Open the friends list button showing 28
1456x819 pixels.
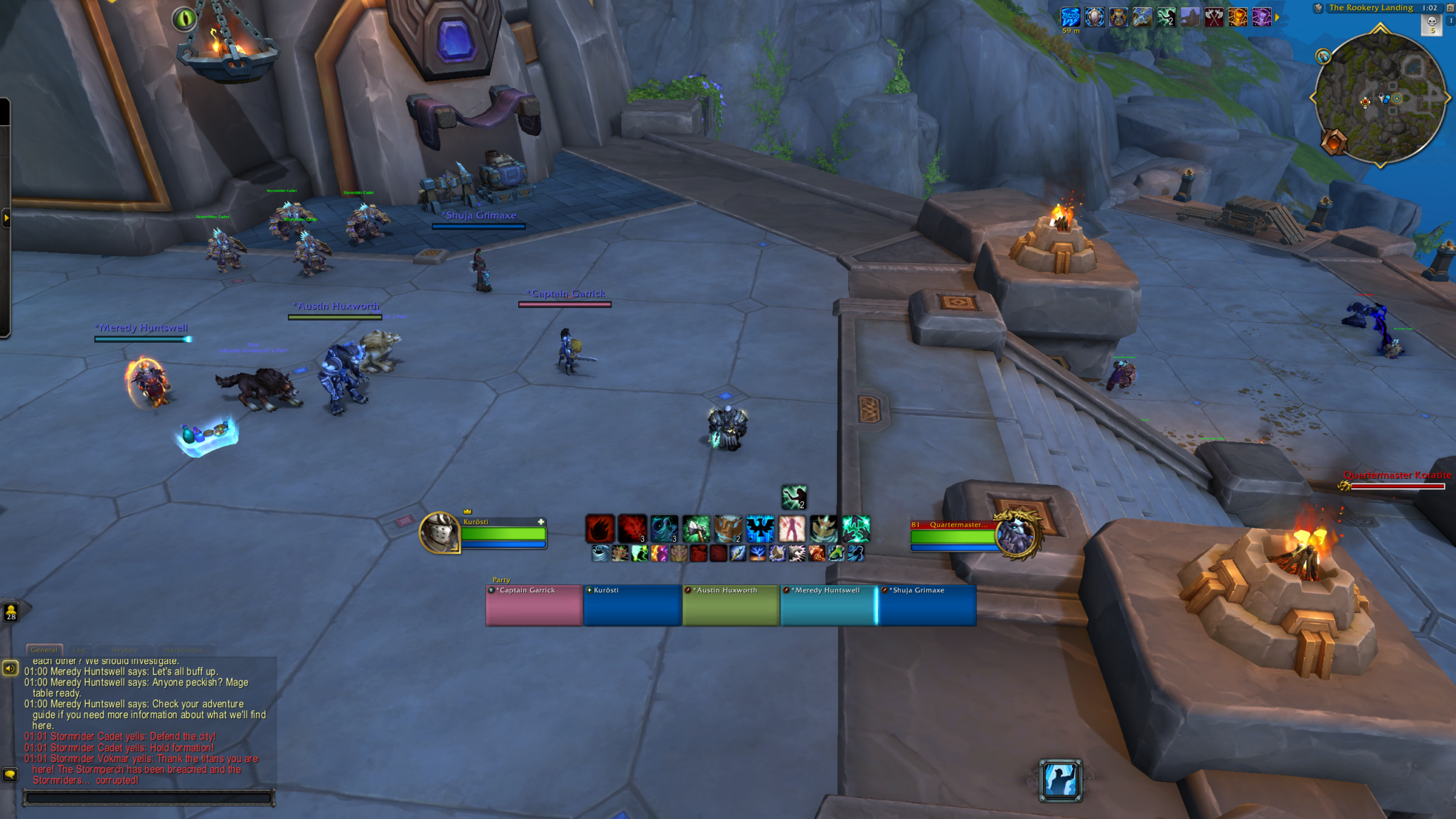tap(11, 611)
